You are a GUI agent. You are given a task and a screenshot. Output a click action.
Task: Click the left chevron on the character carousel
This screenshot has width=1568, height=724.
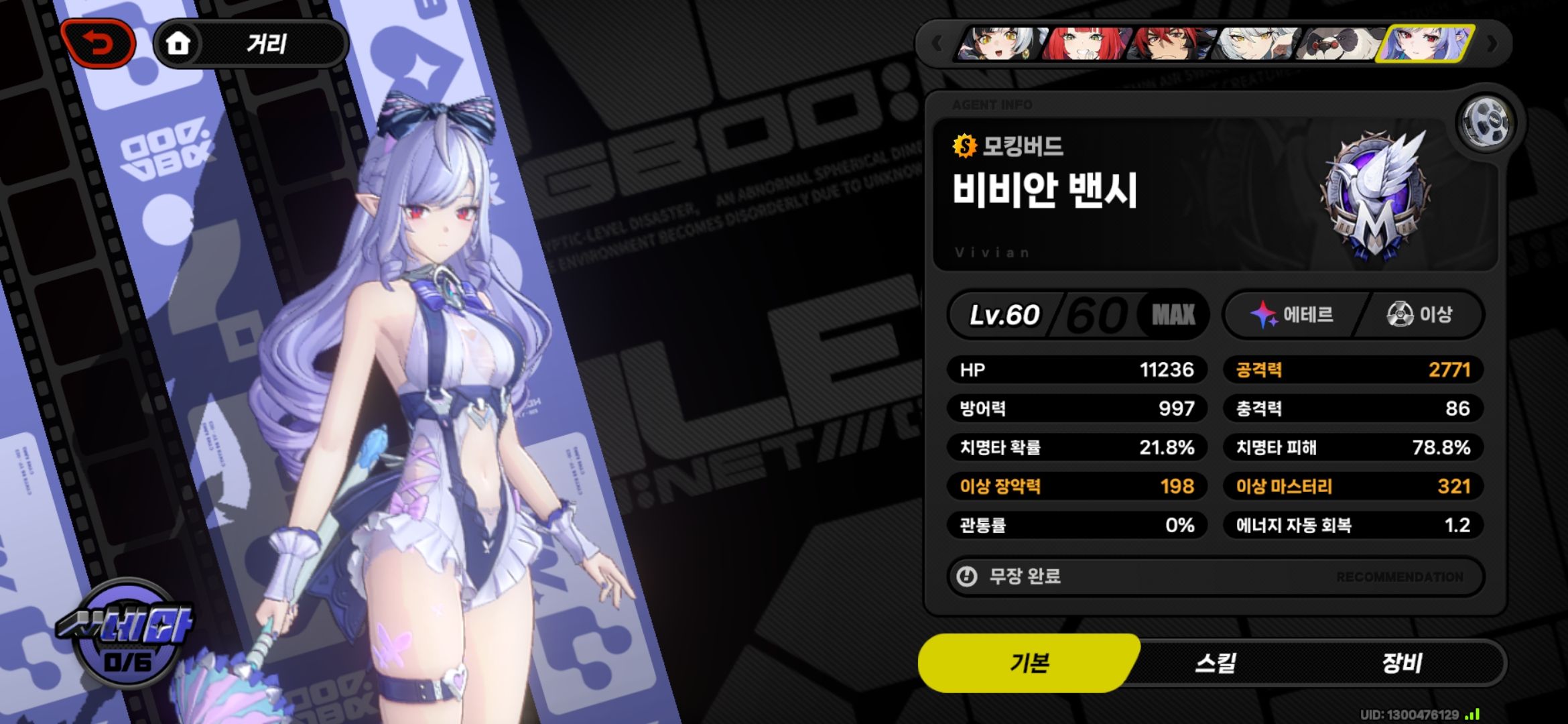pyautogui.click(x=937, y=43)
